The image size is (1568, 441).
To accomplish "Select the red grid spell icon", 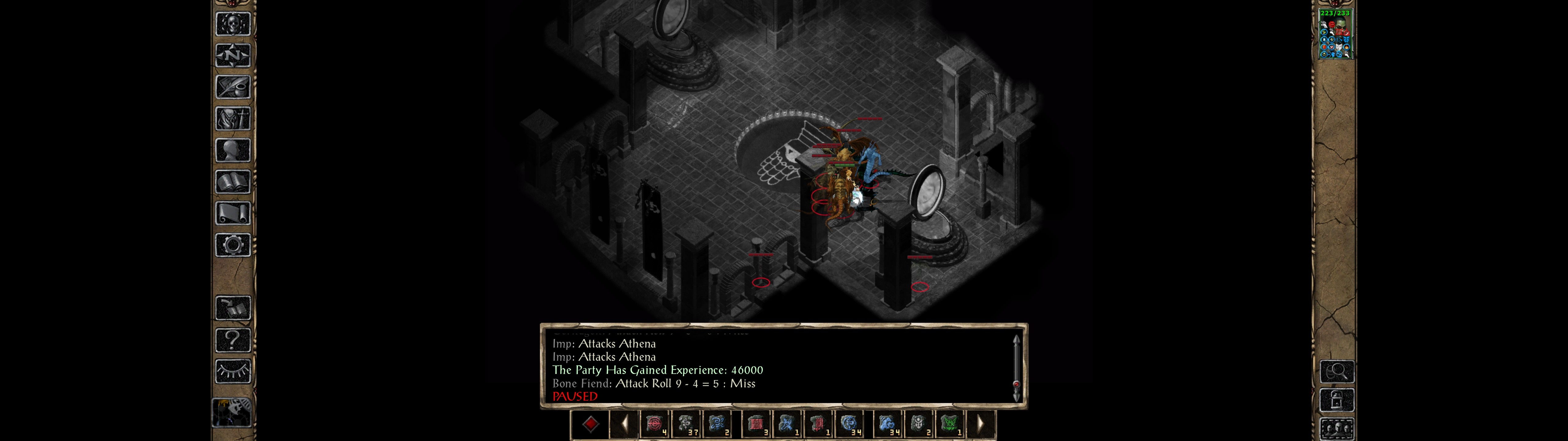I will [x=756, y=424].
